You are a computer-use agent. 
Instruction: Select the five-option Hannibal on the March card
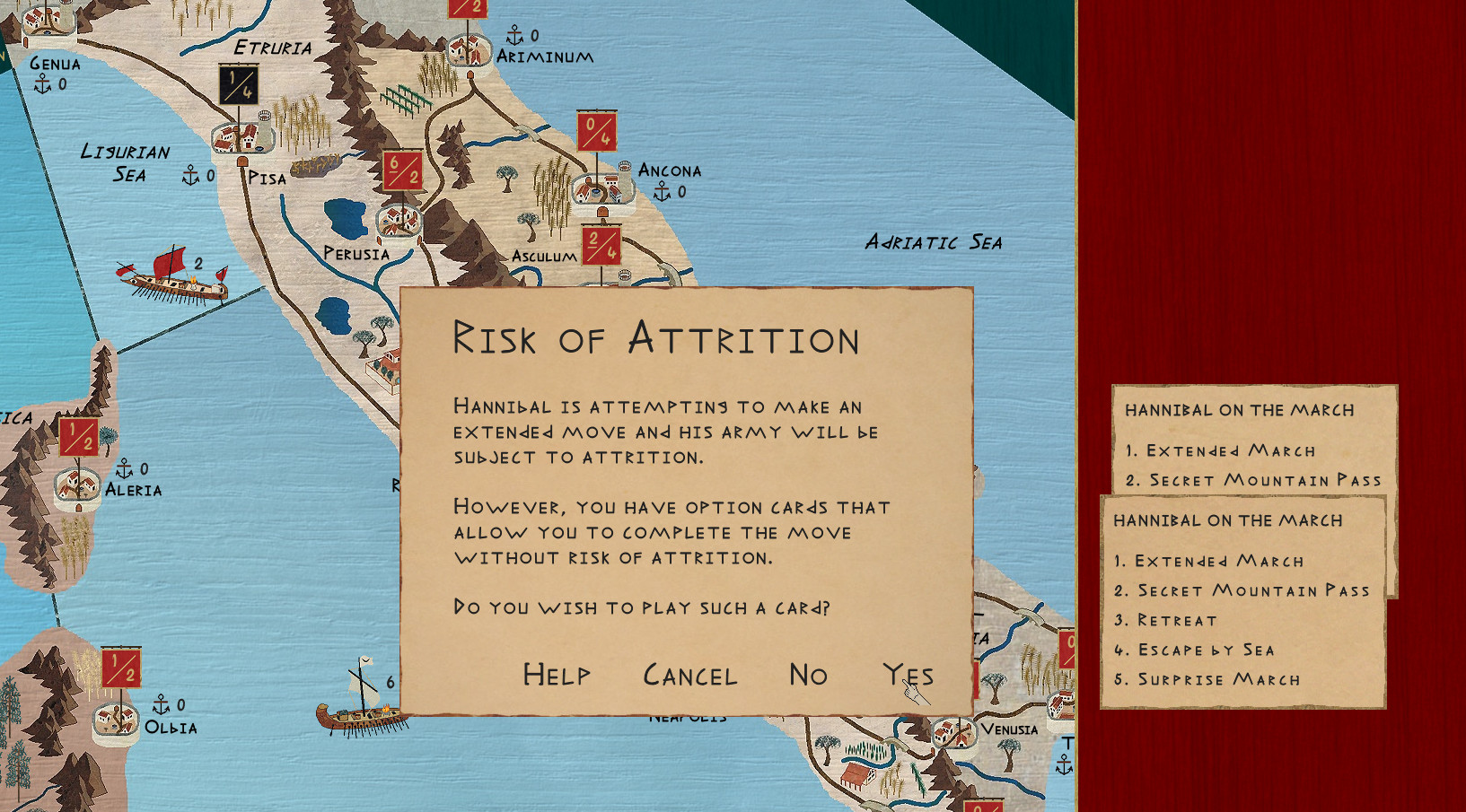tap(1242, 601)
